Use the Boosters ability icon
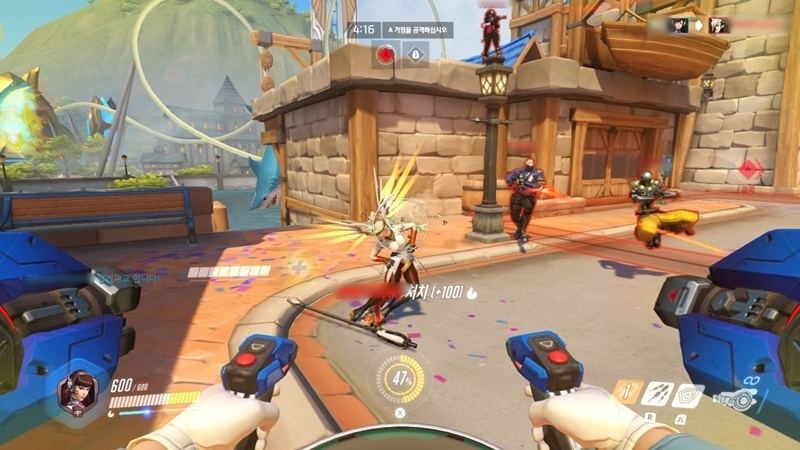The image size is (800, 450). [627, 393]
